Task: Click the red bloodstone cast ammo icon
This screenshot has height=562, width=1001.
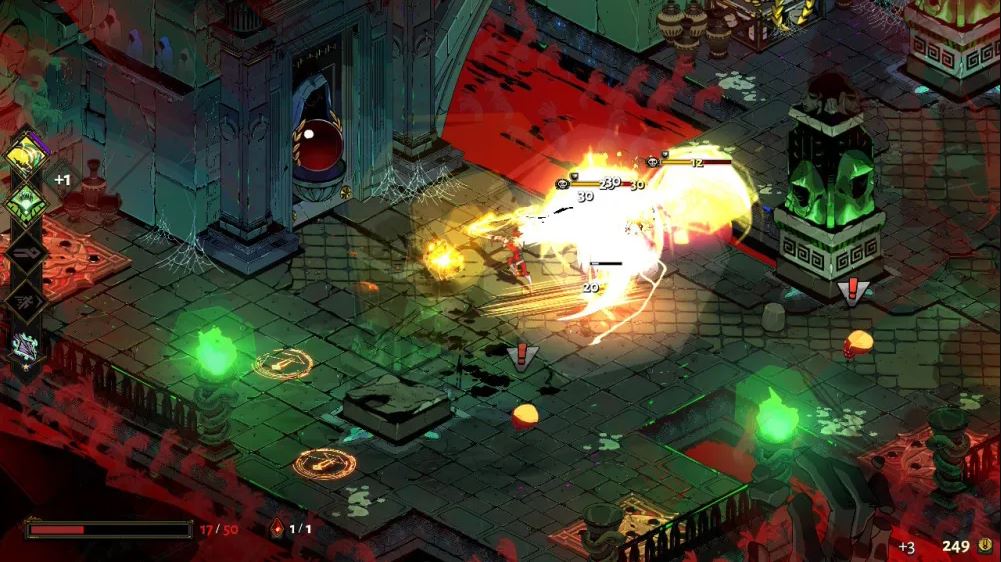Action: point(276,529)
